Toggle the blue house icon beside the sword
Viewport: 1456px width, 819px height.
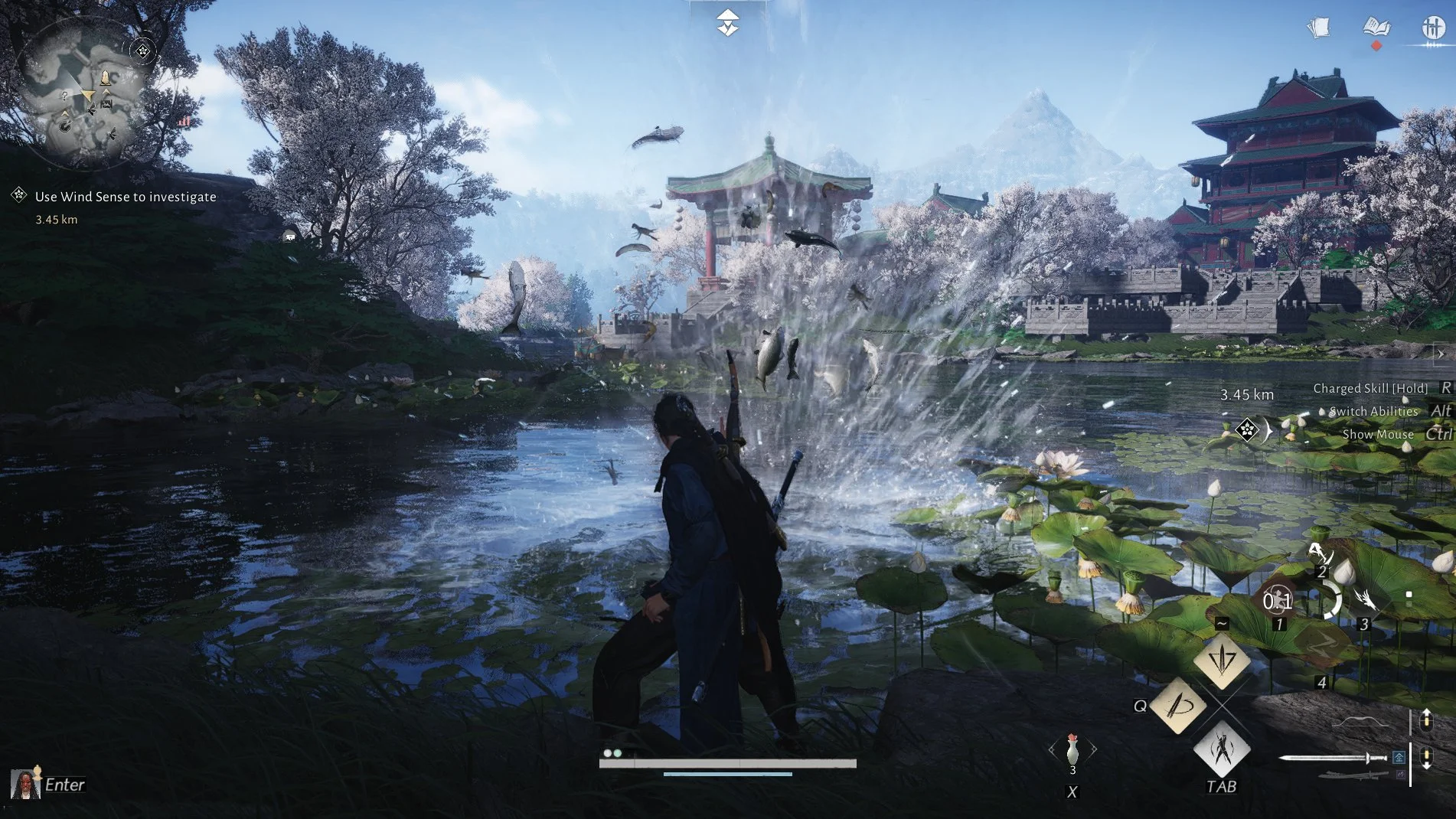click(x=1399, y=758)
